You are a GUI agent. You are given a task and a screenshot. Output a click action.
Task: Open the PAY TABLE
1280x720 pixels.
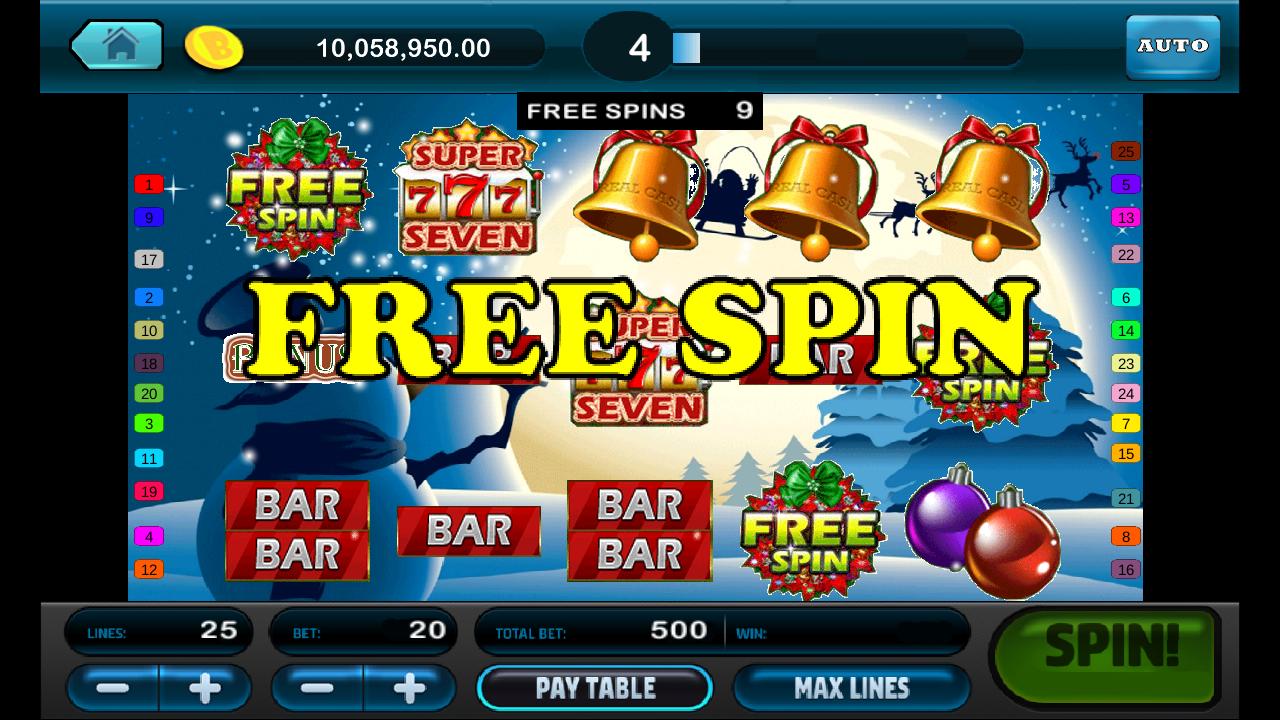[x=595, y=688]
